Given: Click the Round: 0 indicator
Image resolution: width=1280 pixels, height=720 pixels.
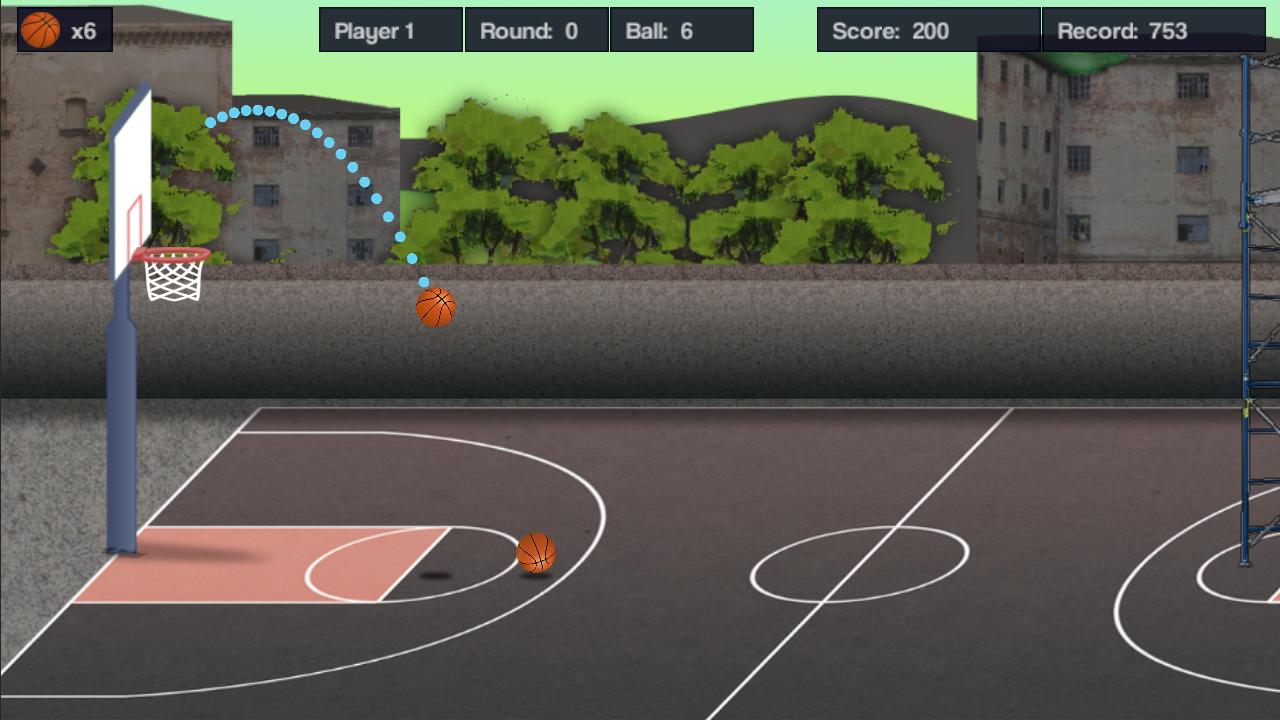Looking at the screenshot, I should (x=537, y=29).
